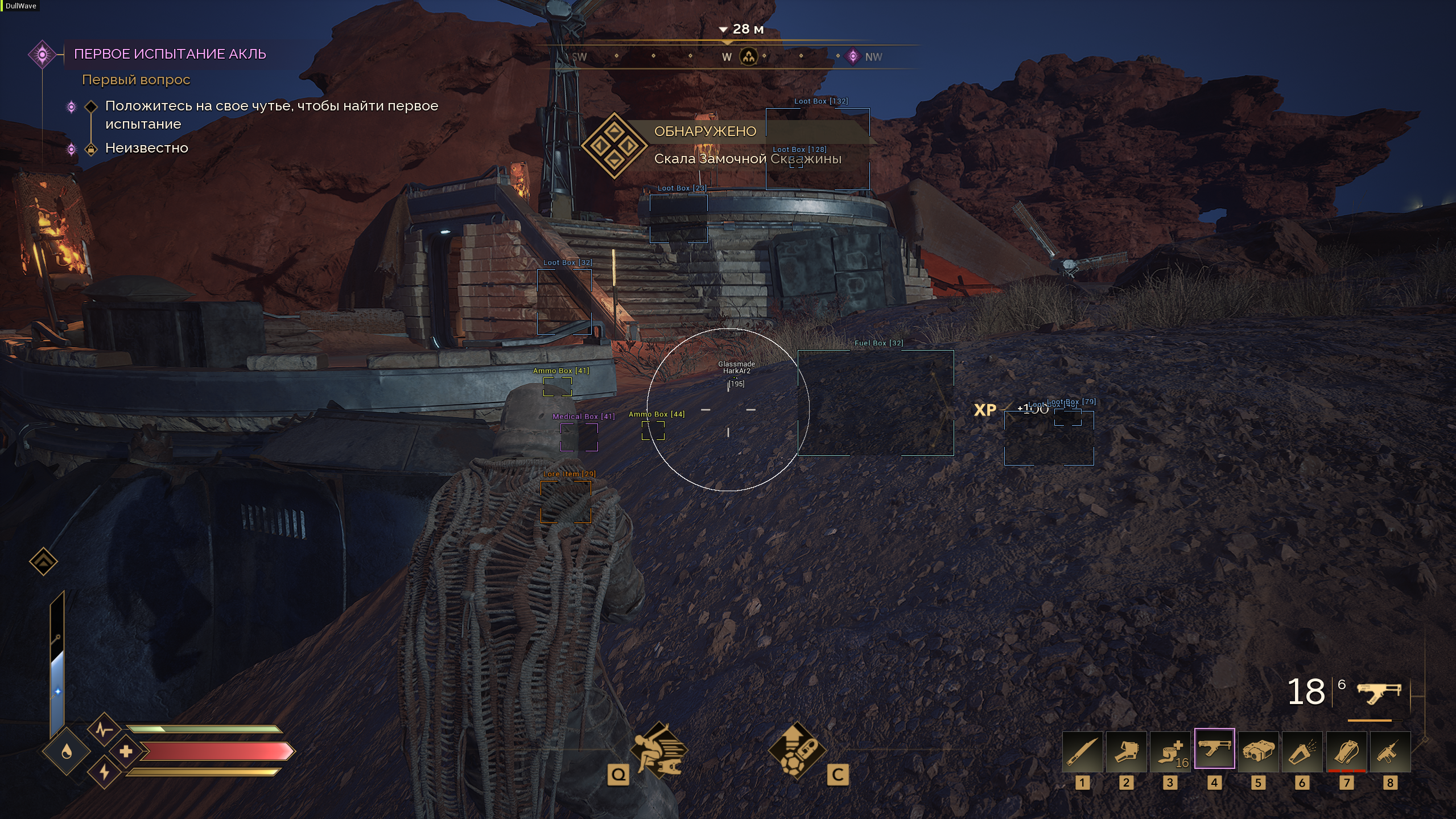The width and height of the screenshot is (1456, 819).
Task: Open the 'ОБНАРУЖЕНО' location discovery banner
Action: (705, 131)
